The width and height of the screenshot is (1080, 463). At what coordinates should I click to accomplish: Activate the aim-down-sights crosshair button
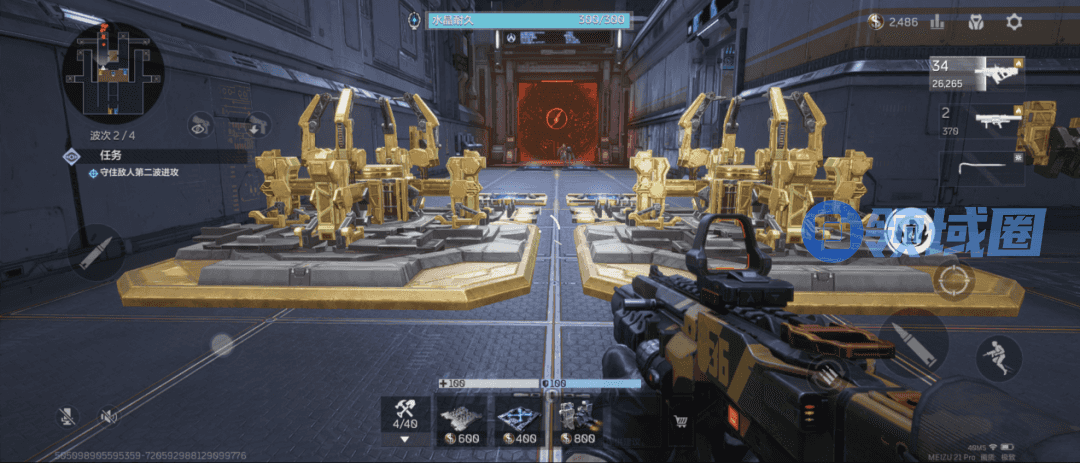click(953, 281)
